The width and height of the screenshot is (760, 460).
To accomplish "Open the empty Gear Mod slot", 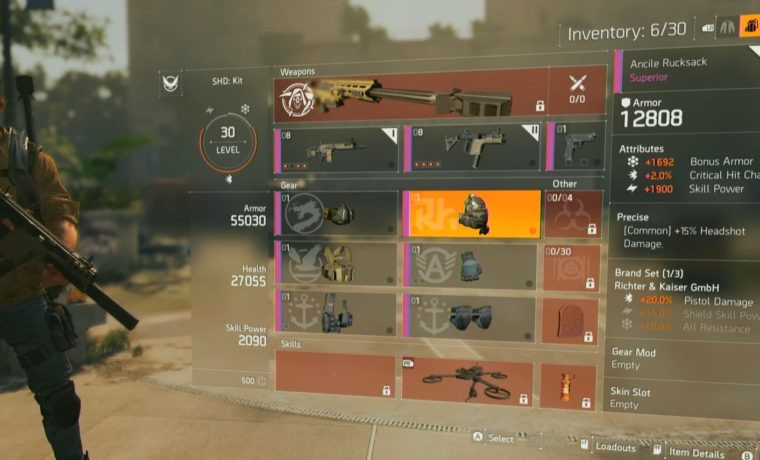I will (x=685, y=358).
